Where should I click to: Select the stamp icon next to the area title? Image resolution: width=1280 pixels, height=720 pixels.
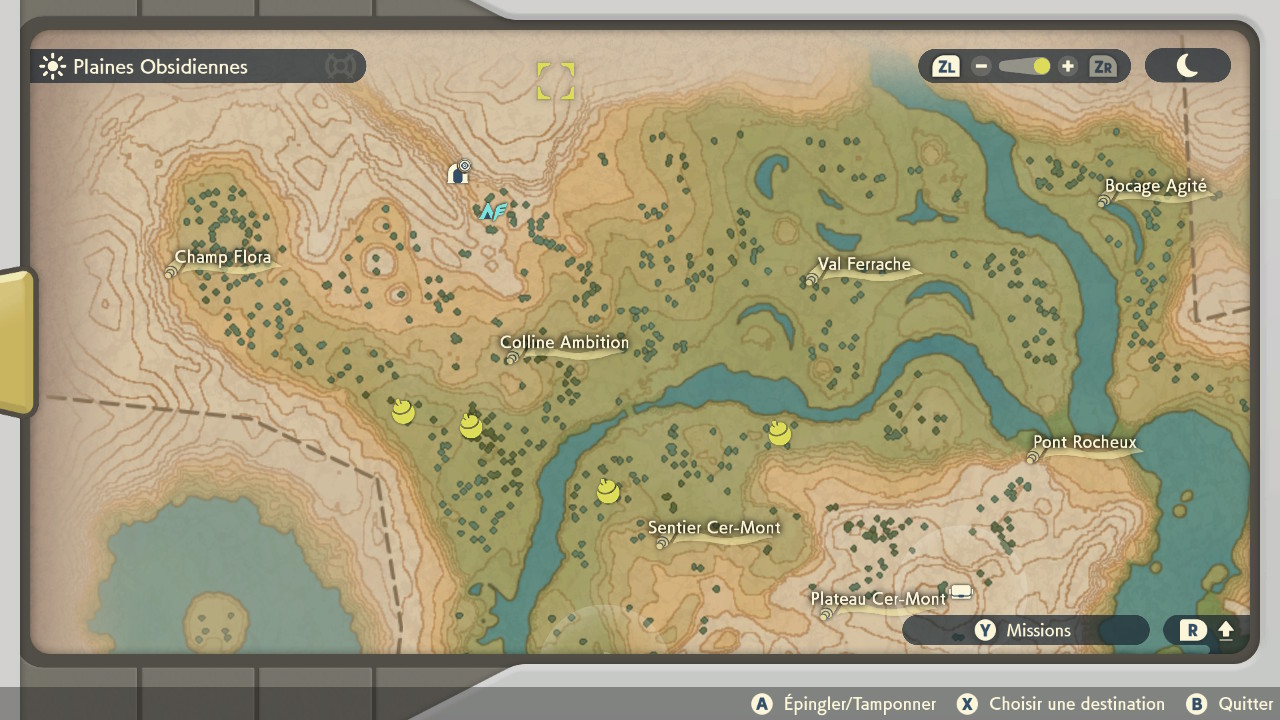tap(341, 66)
